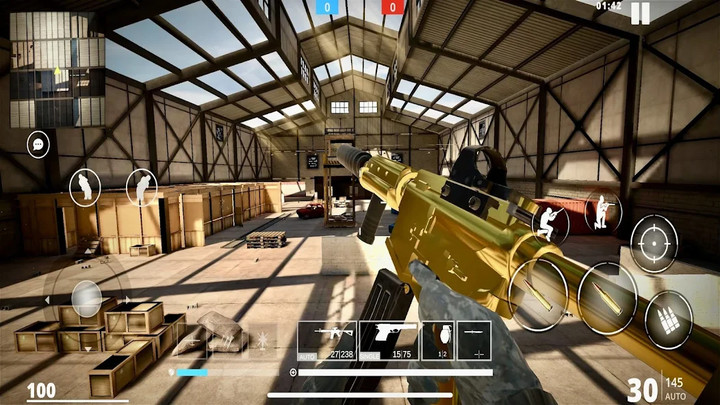
Task: Select the assault rifle weapon slot
Action: point(326,340)
